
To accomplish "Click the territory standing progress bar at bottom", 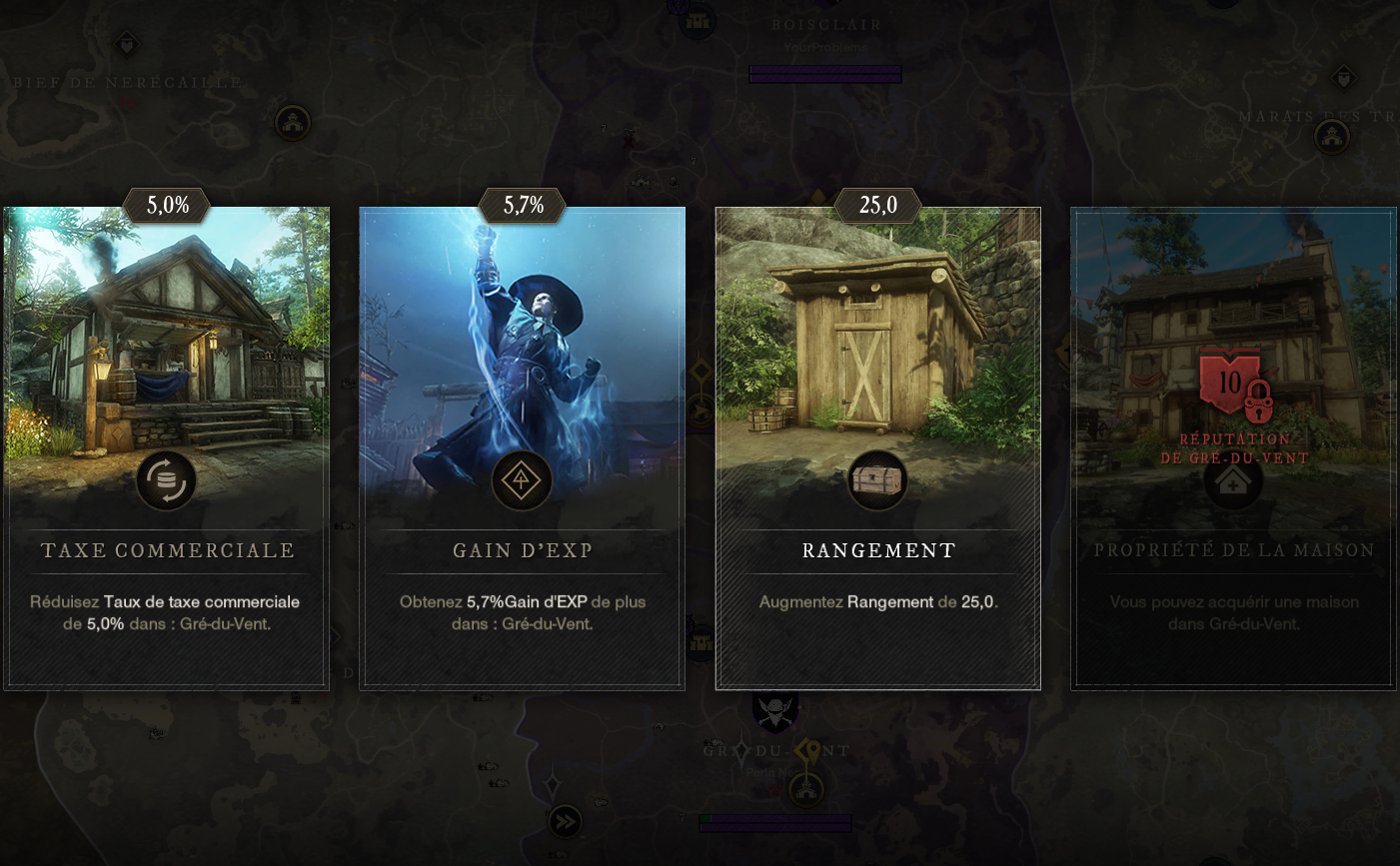I will tap(774, 824).
